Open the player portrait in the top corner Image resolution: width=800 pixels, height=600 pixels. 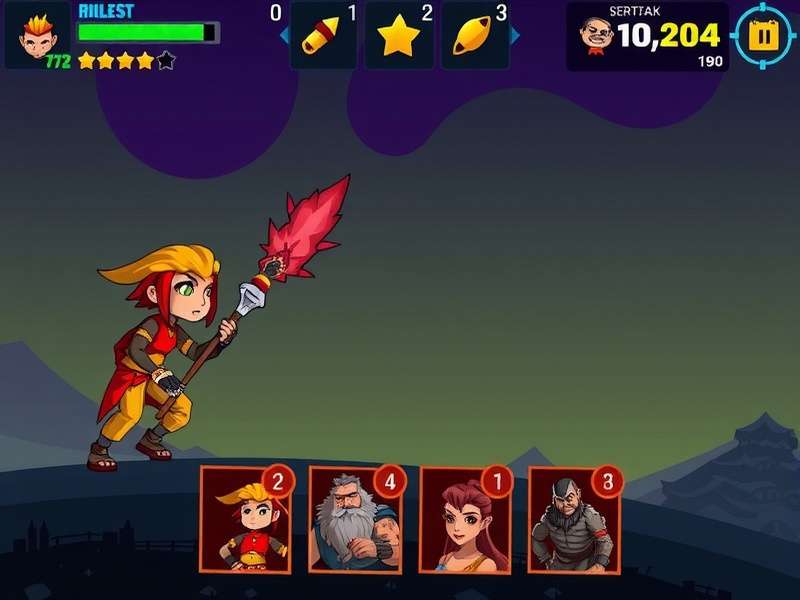[x=38, y=32]
